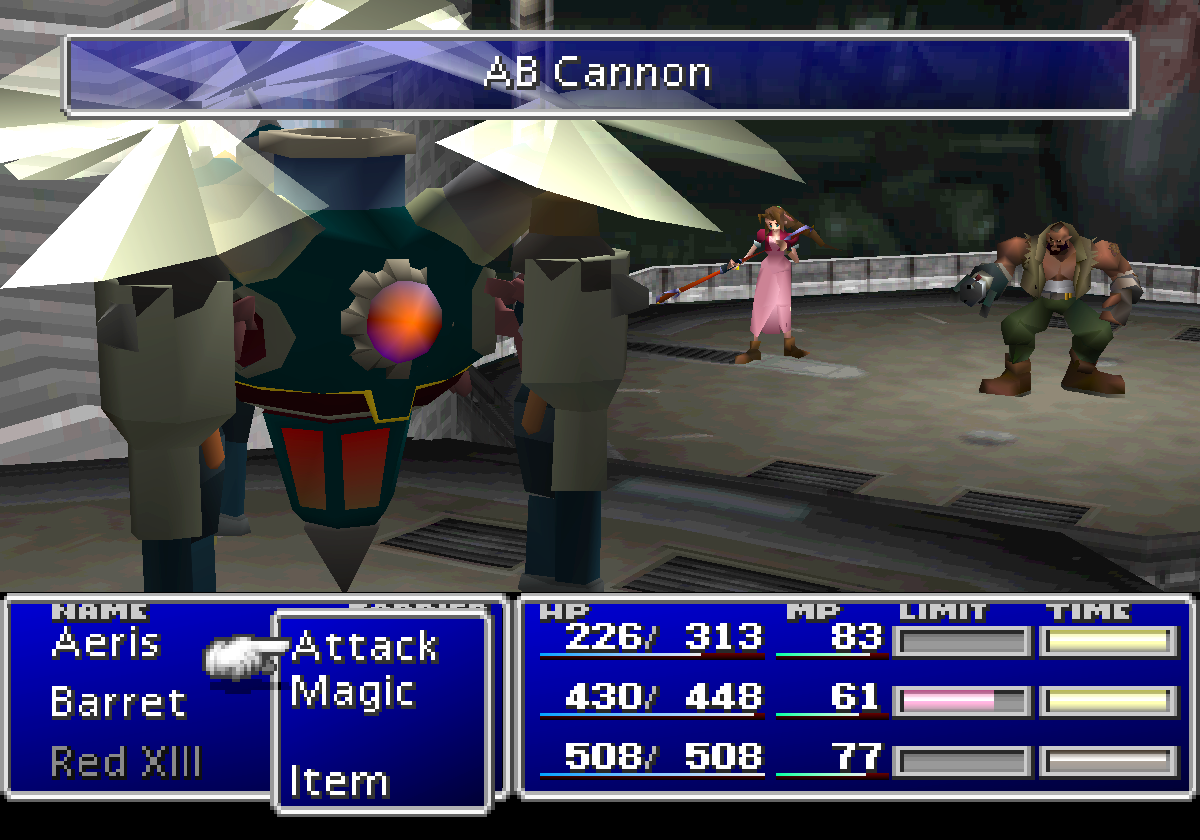Choose the Attack command
This screenshot has width=1200, height=840.
(365, 647)
